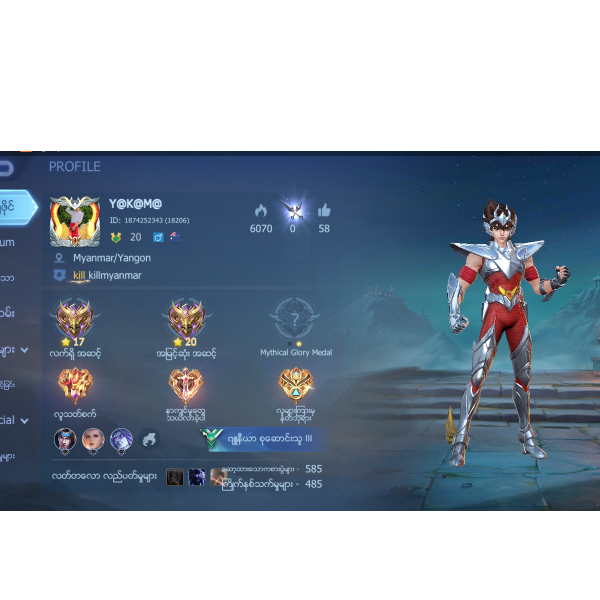View the flame popularity icon
This screenshot has width=600, height=600.
click(261, 211)
